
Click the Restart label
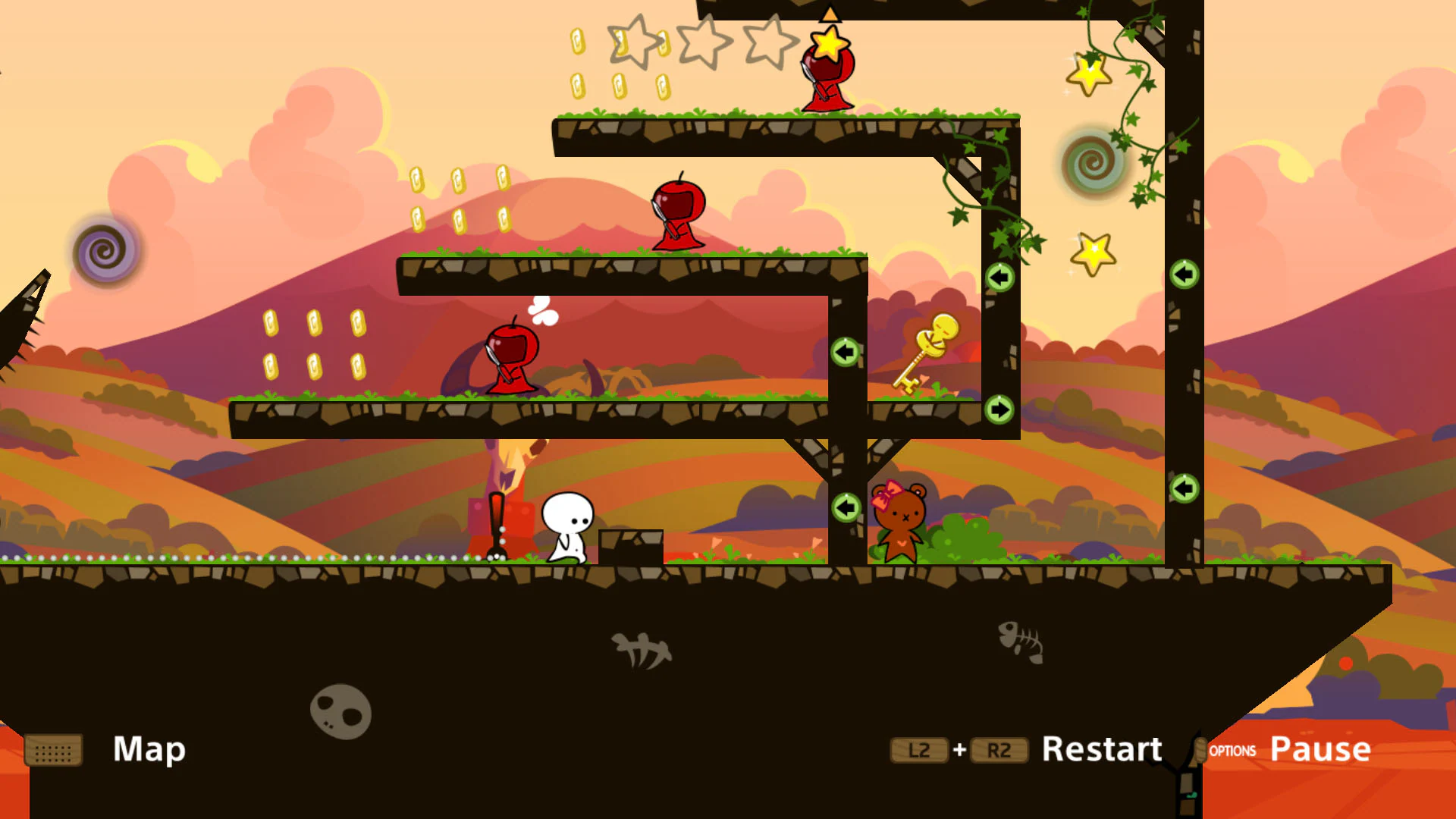1101,749
